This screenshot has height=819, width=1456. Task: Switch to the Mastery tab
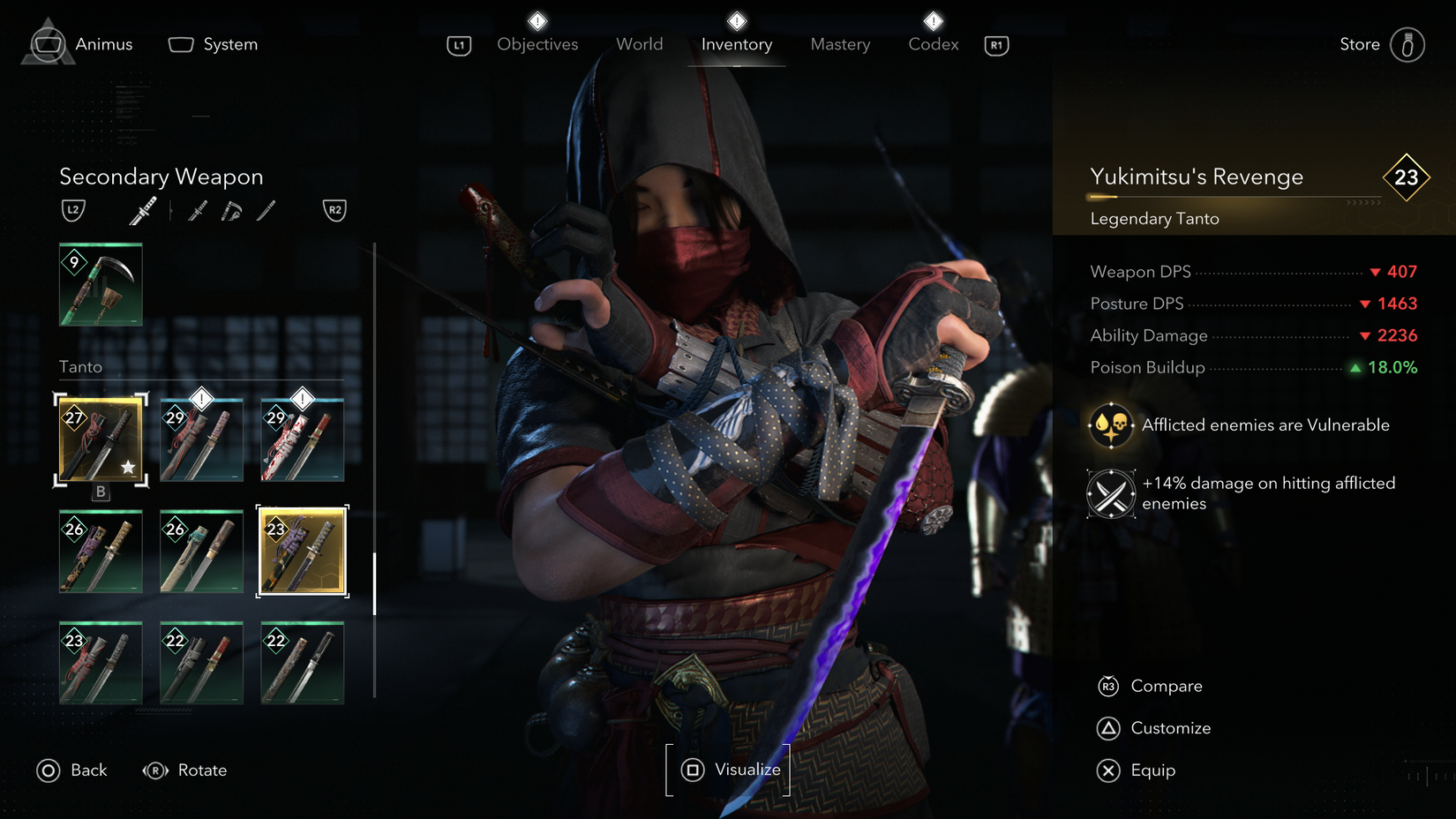[x=839, y=43]
